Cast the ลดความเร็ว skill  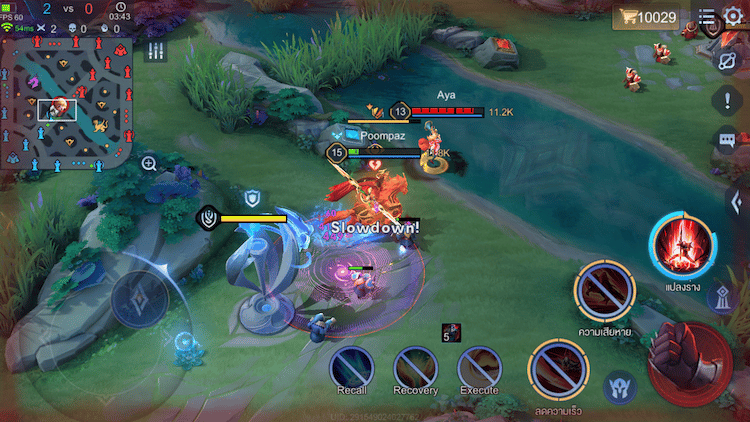tap(558, 372)
